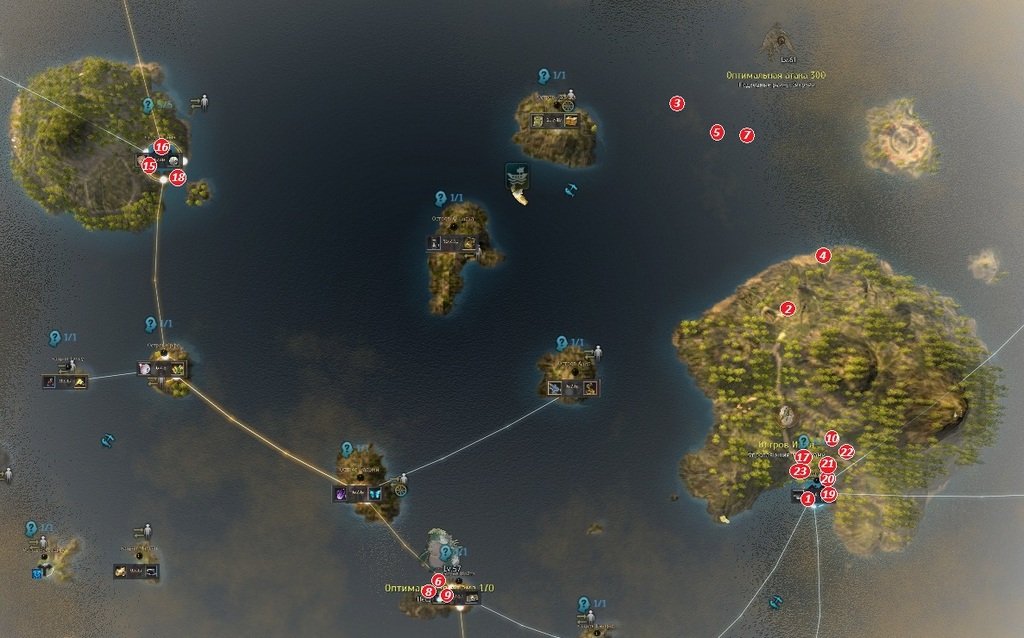This screenshot has height=638, width=1024.
Task: Click the ship icon in the sea
Action: (518, 182)
